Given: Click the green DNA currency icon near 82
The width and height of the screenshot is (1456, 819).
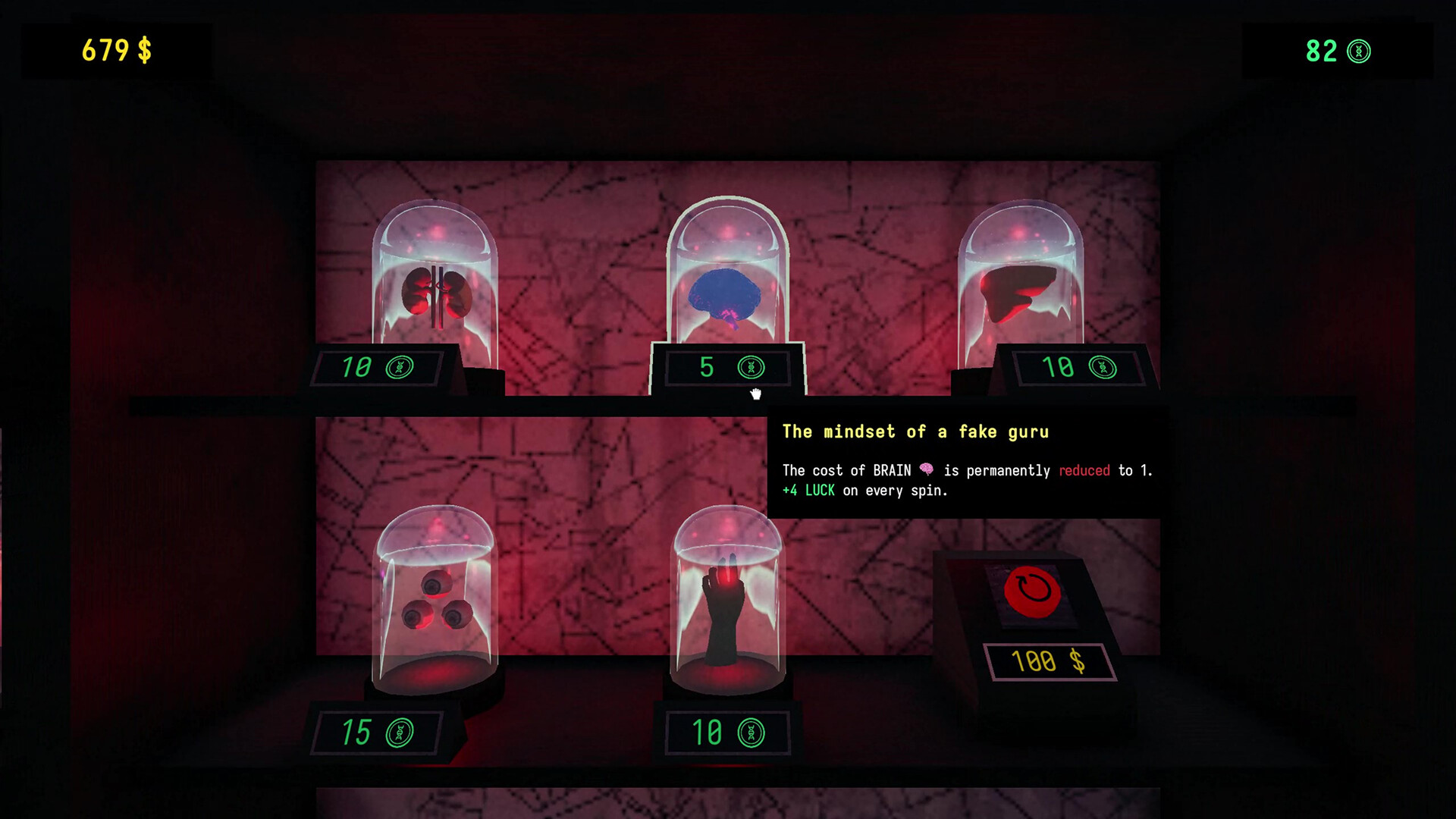Looking at the screenshot, I should click(1360, 52).
